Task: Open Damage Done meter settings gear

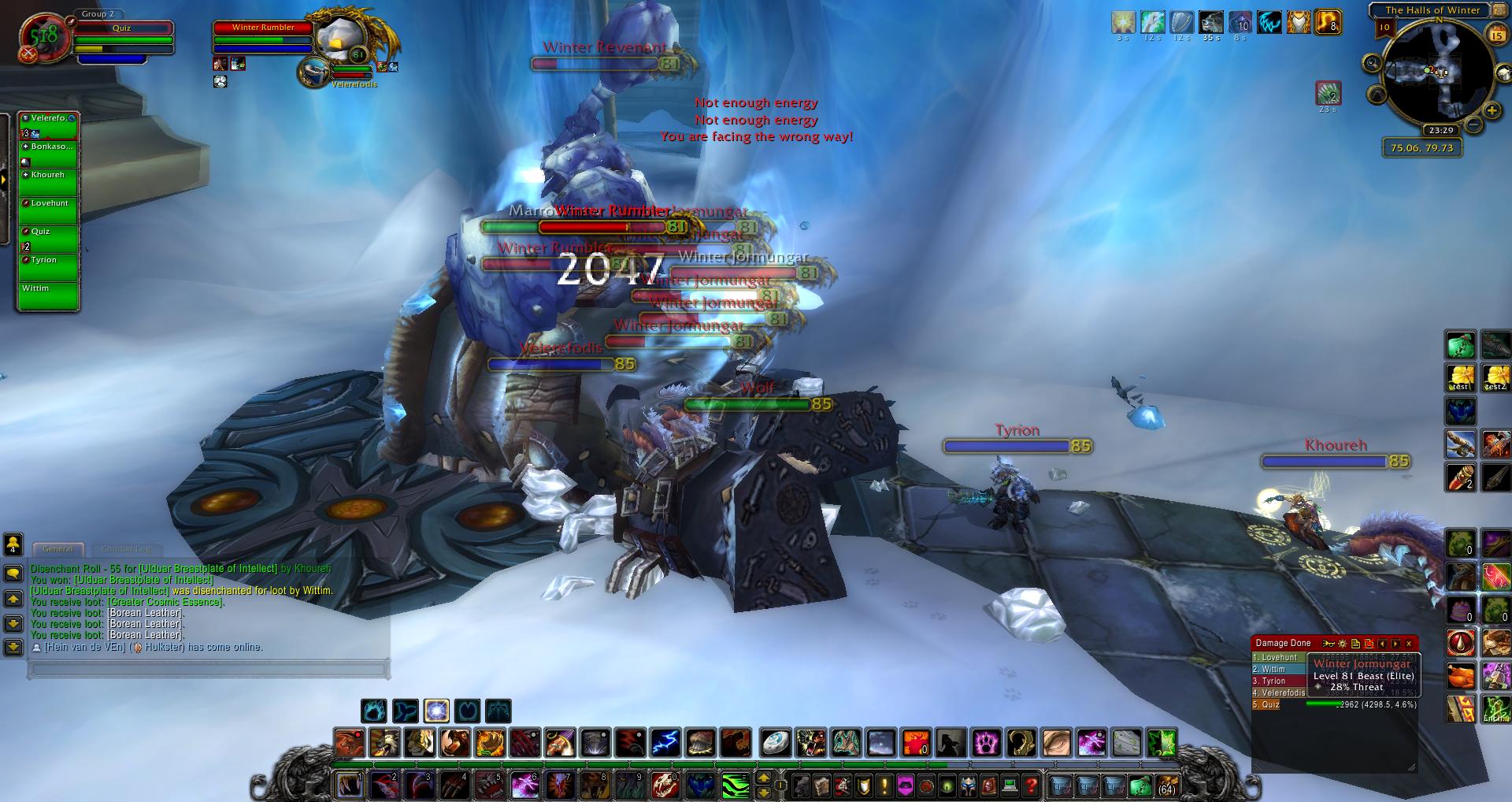Action: pyautogui.click(x=1343, y=644)
